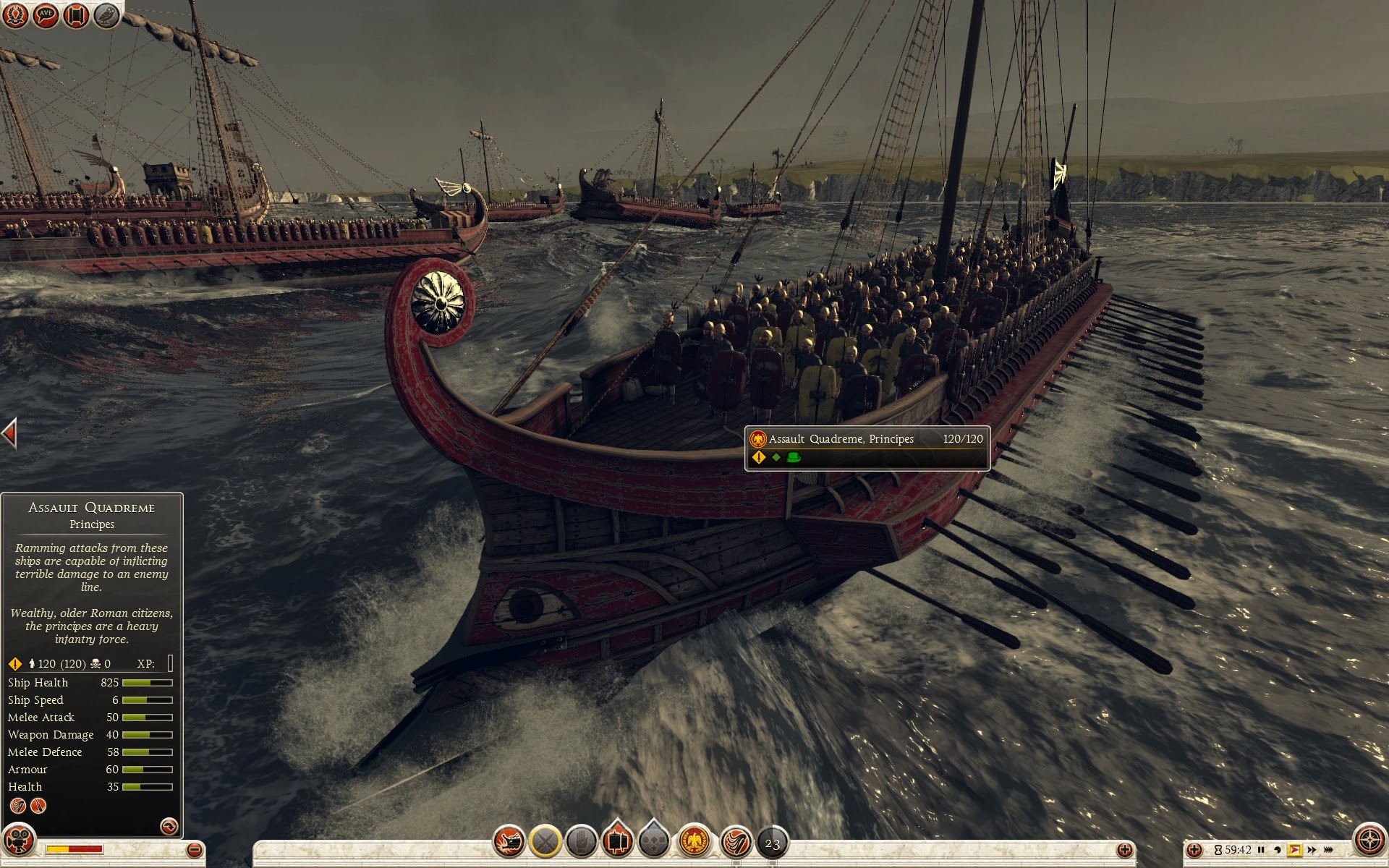The height and width of the screenshot is (868, 1389).
Task: Click the raised hand halt button
Action: [x=581, y=842]
